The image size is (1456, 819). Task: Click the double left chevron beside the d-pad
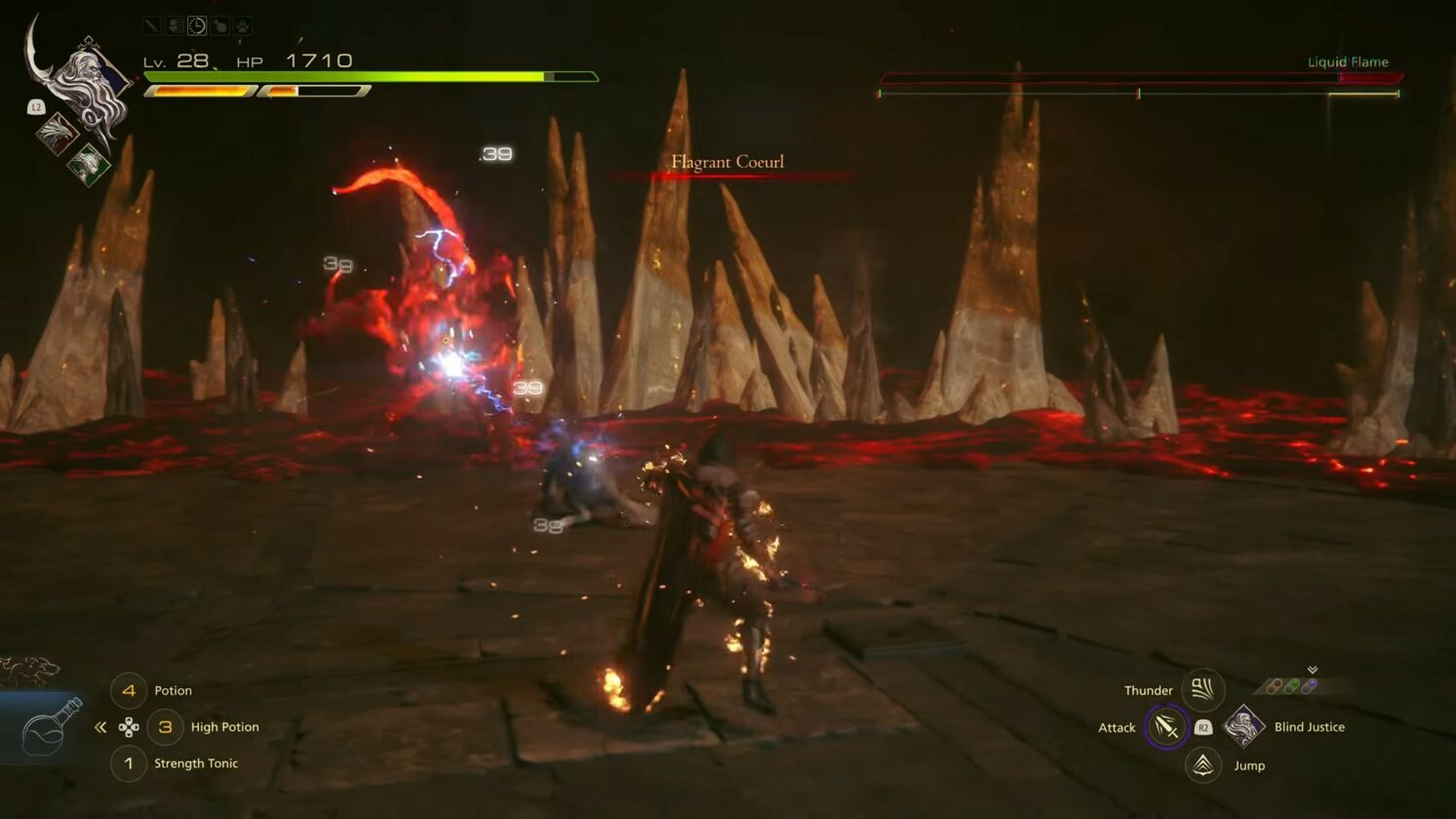coord(100,725)
